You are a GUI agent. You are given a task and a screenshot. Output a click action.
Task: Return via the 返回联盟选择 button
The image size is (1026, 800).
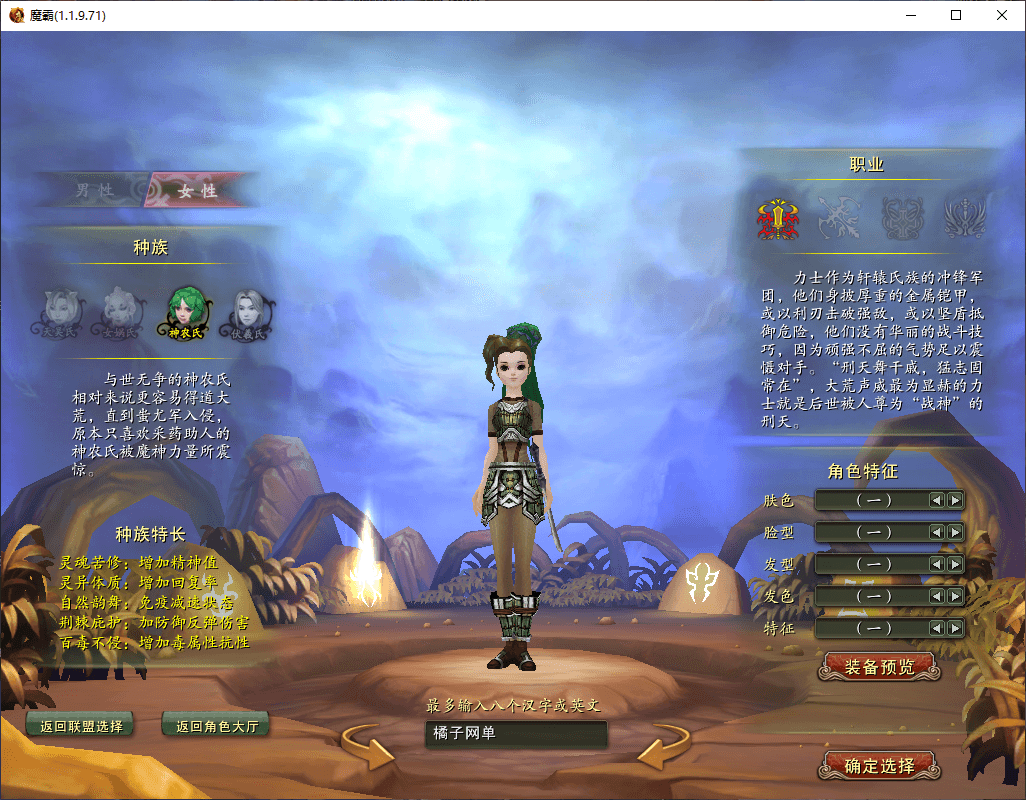click(81, 726)
